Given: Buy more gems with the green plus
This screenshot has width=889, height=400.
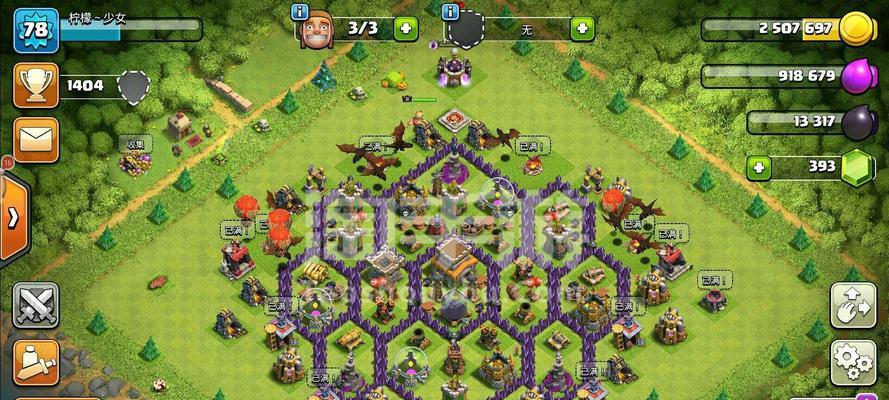Looking at the screenshot, I should click(x=759, y=166).
